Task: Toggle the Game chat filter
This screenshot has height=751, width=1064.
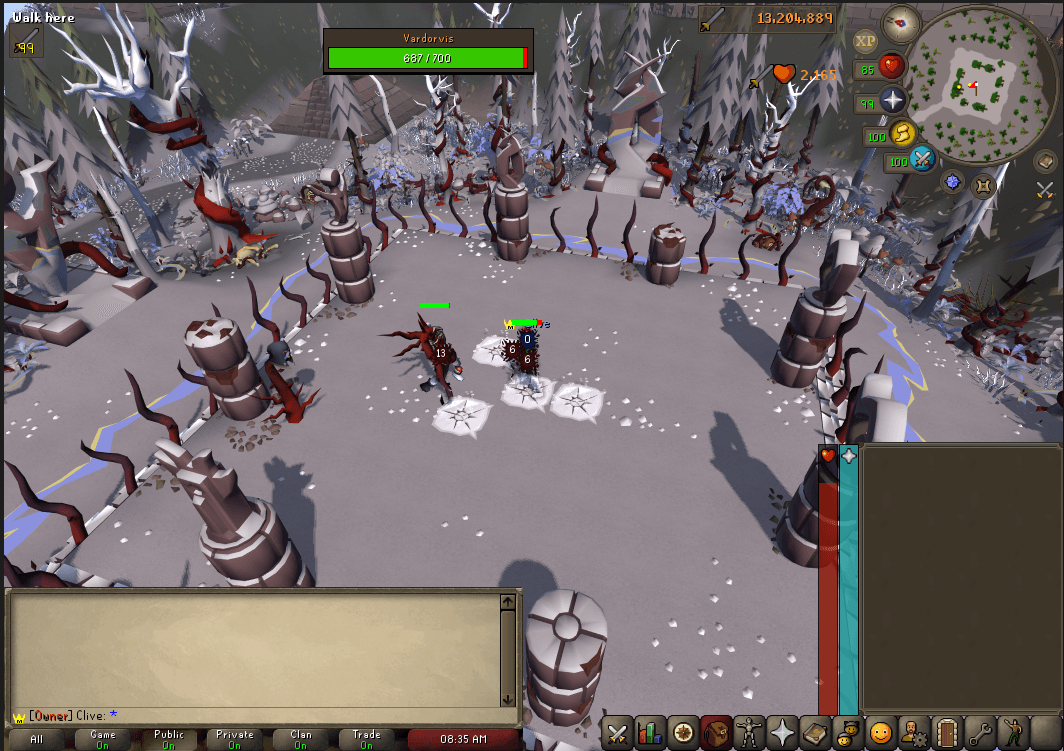Action: click(x=103, y=740)
